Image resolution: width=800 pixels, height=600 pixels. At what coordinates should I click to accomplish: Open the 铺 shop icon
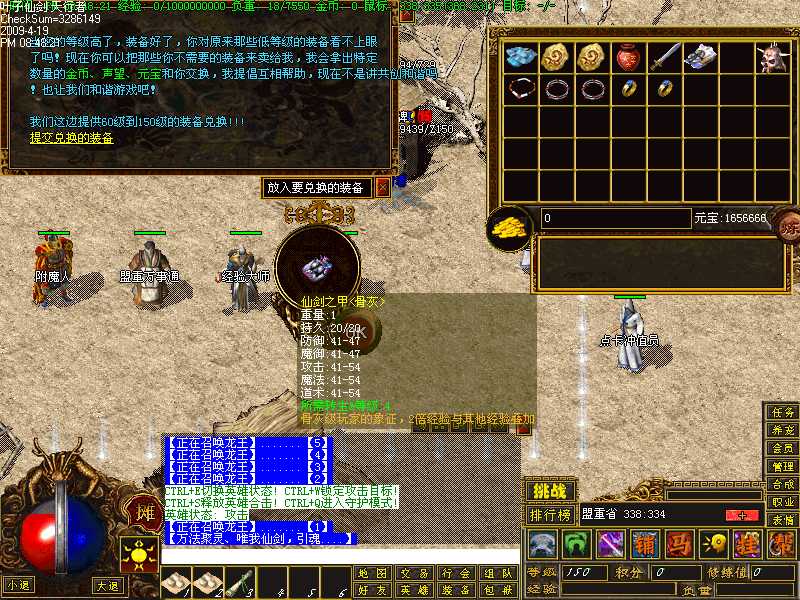tap(645, 545)
